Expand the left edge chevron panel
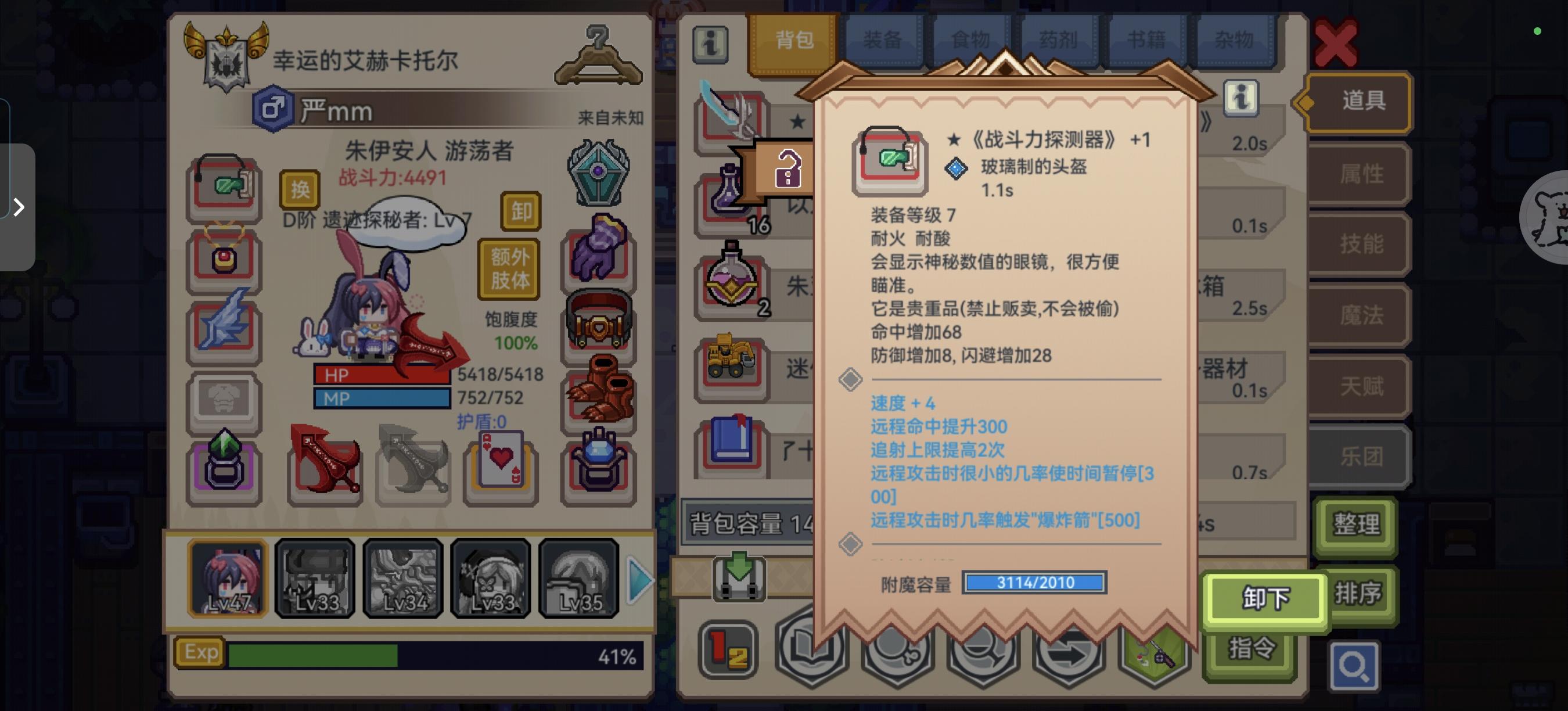The height and width of the screenshot is (711, 1568). click(18, 207)
